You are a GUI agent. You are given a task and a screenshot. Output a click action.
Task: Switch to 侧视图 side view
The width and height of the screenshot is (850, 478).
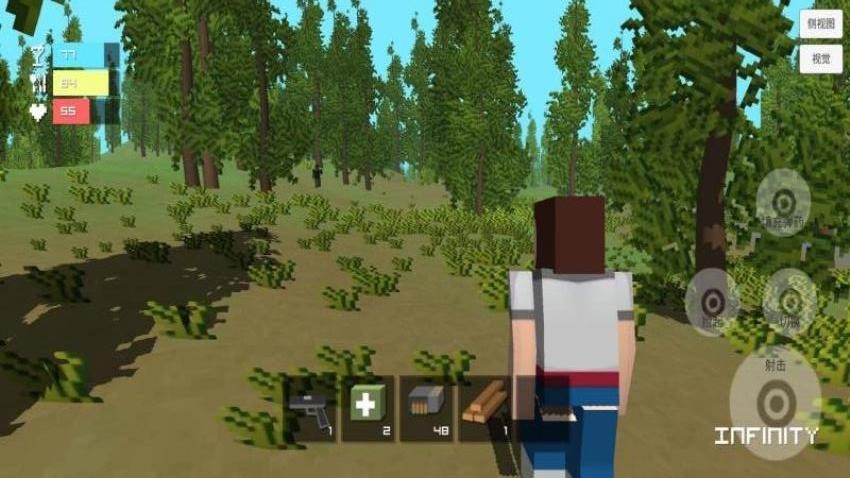pos(820,24)
